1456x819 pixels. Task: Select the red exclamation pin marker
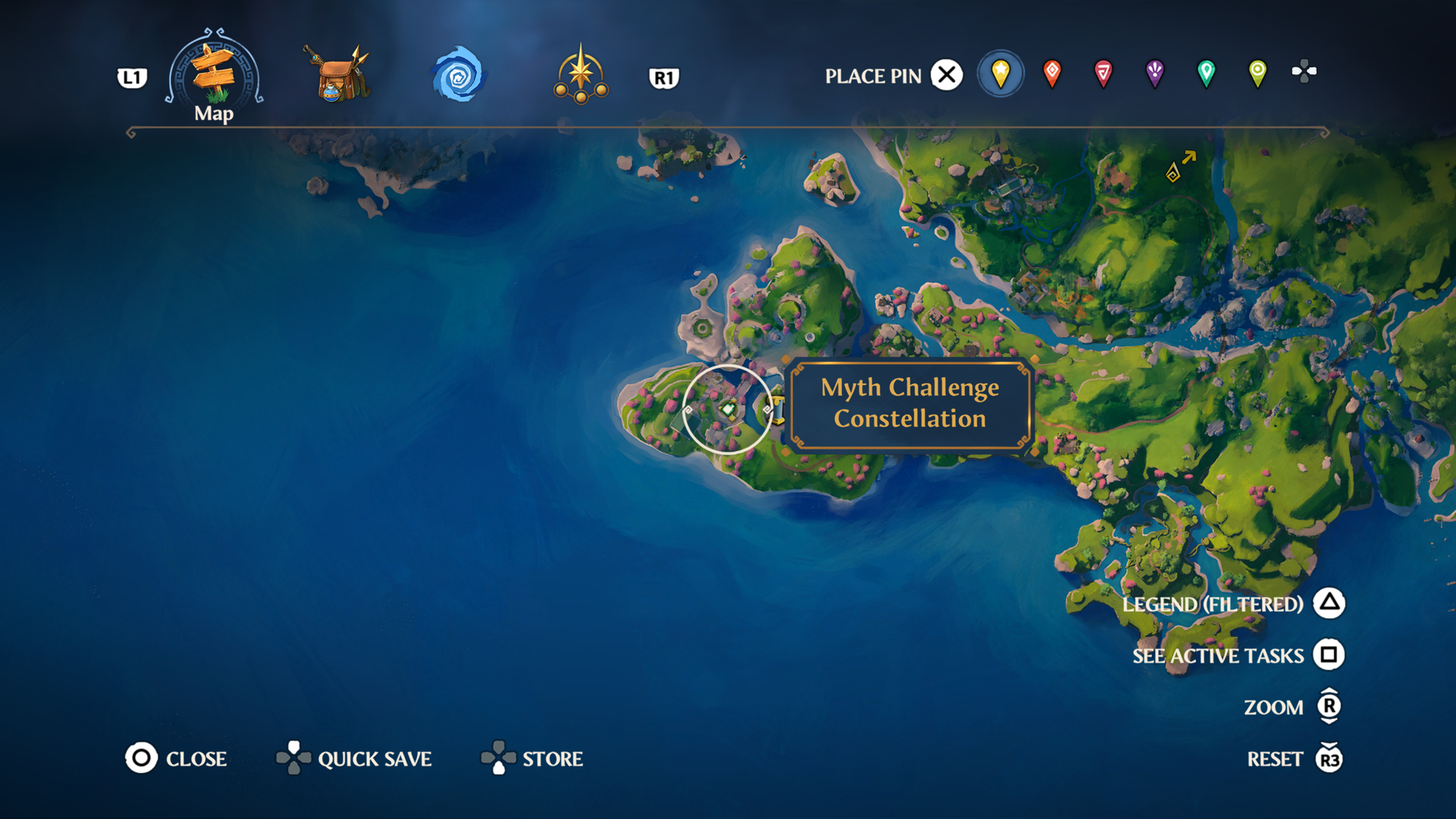click(1053, 74)
